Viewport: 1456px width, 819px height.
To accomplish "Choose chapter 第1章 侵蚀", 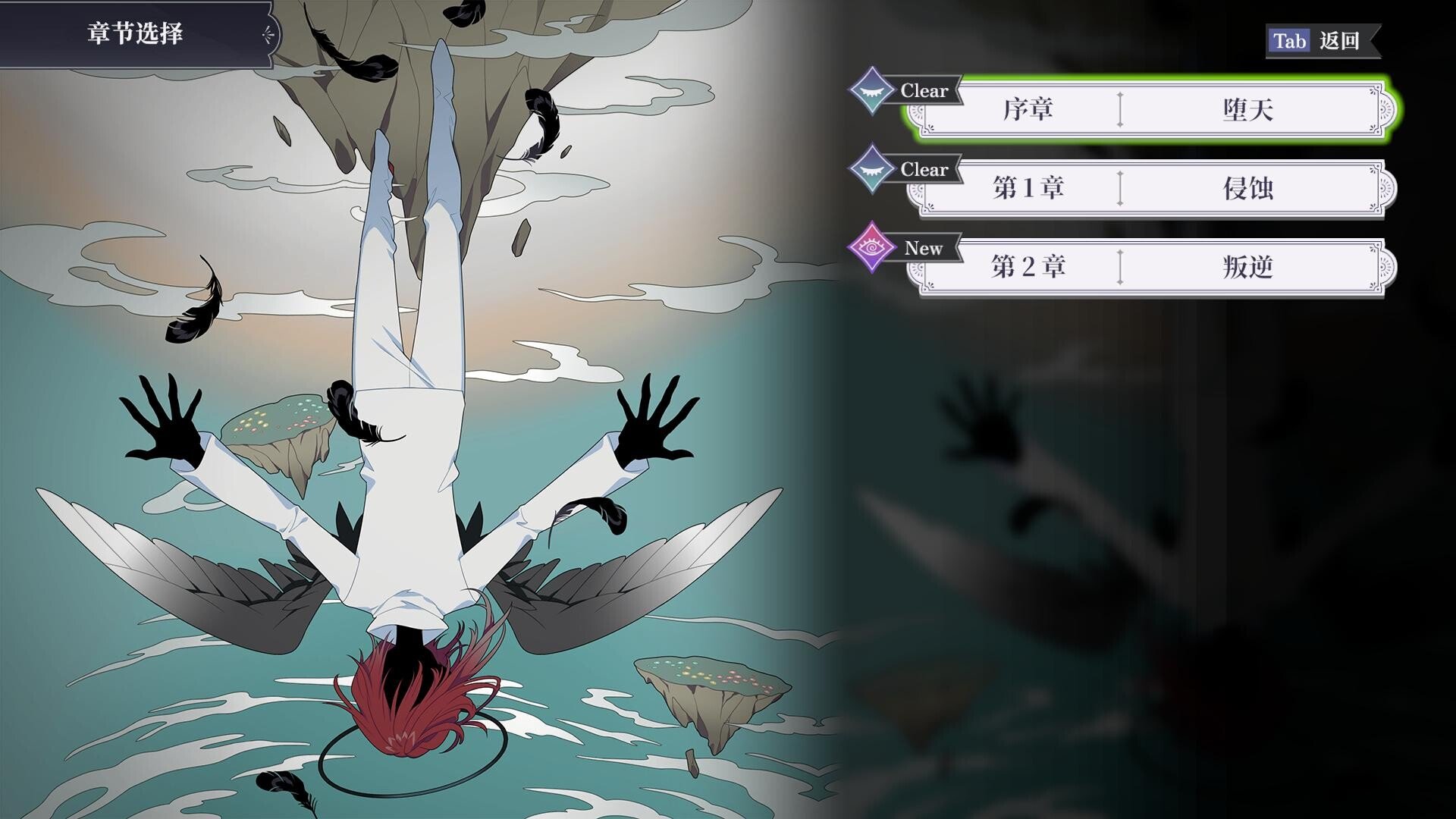I will point(1151,188).
